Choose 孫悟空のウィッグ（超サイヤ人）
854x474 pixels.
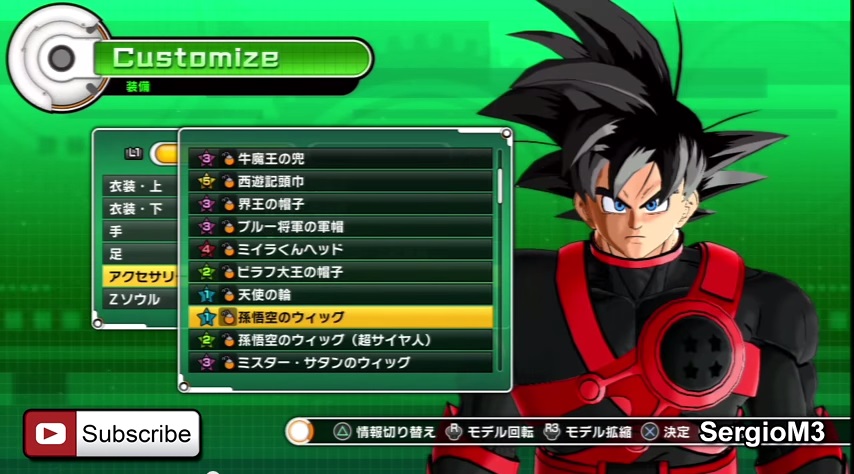tap(340, 340)
